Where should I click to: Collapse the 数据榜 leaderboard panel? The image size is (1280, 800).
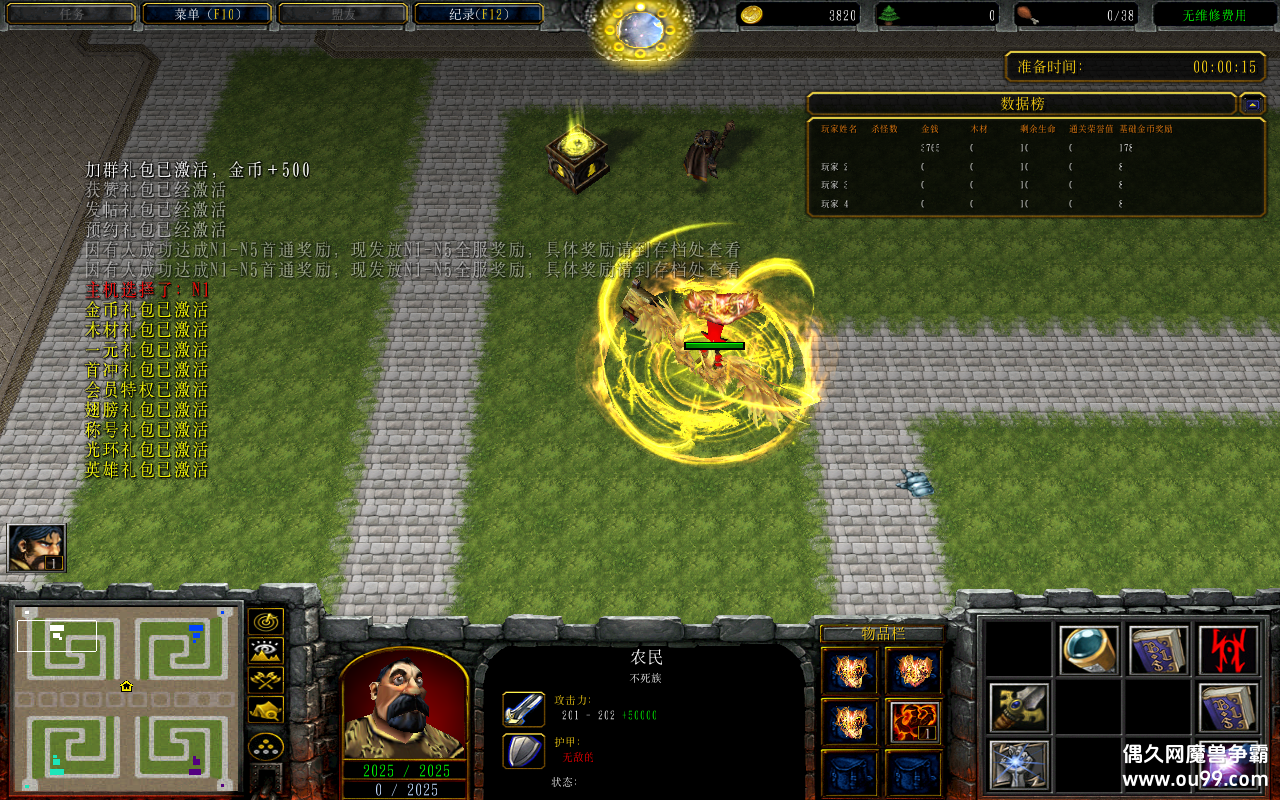click(x=1252, y=104)
